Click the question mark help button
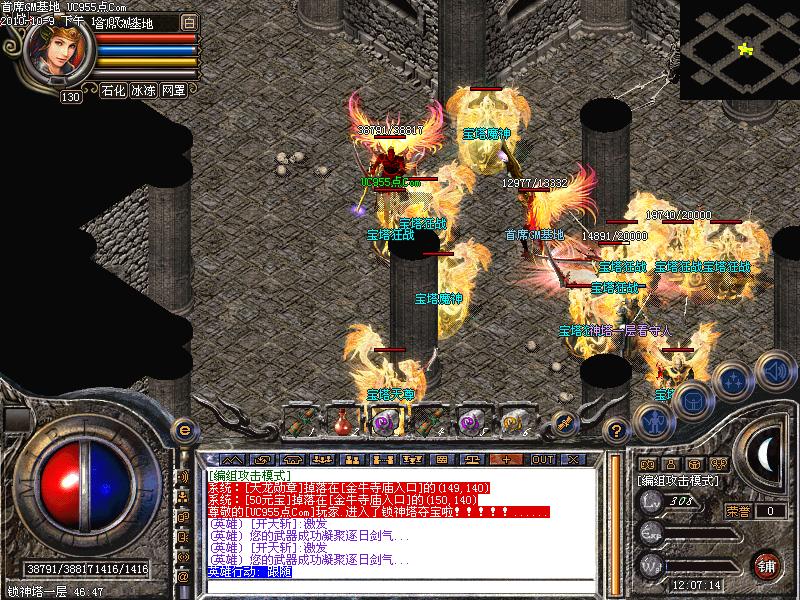Viewport: 800px width, 600px height. 618,431
